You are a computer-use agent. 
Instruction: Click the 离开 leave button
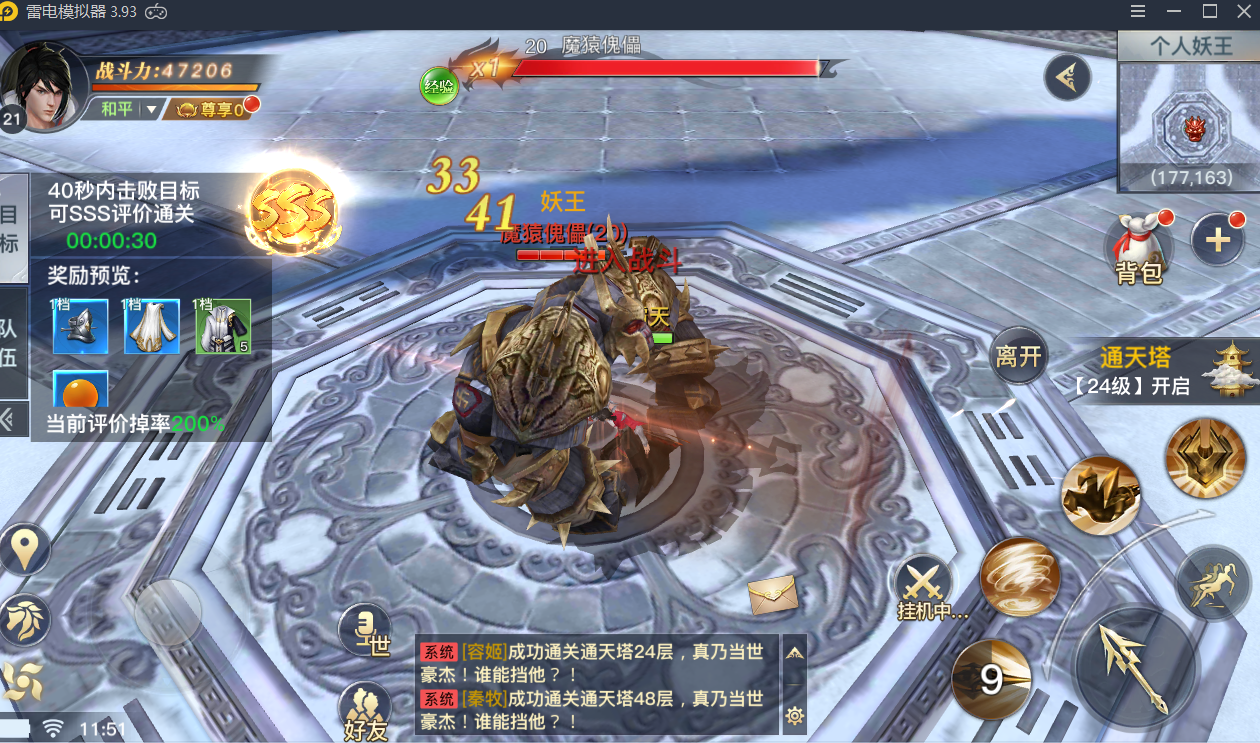pos(1018,357)
